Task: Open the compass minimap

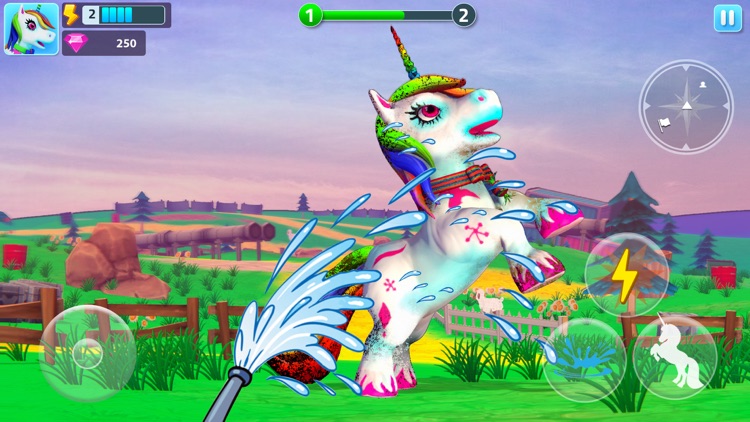Action: [x=686, y=105]
